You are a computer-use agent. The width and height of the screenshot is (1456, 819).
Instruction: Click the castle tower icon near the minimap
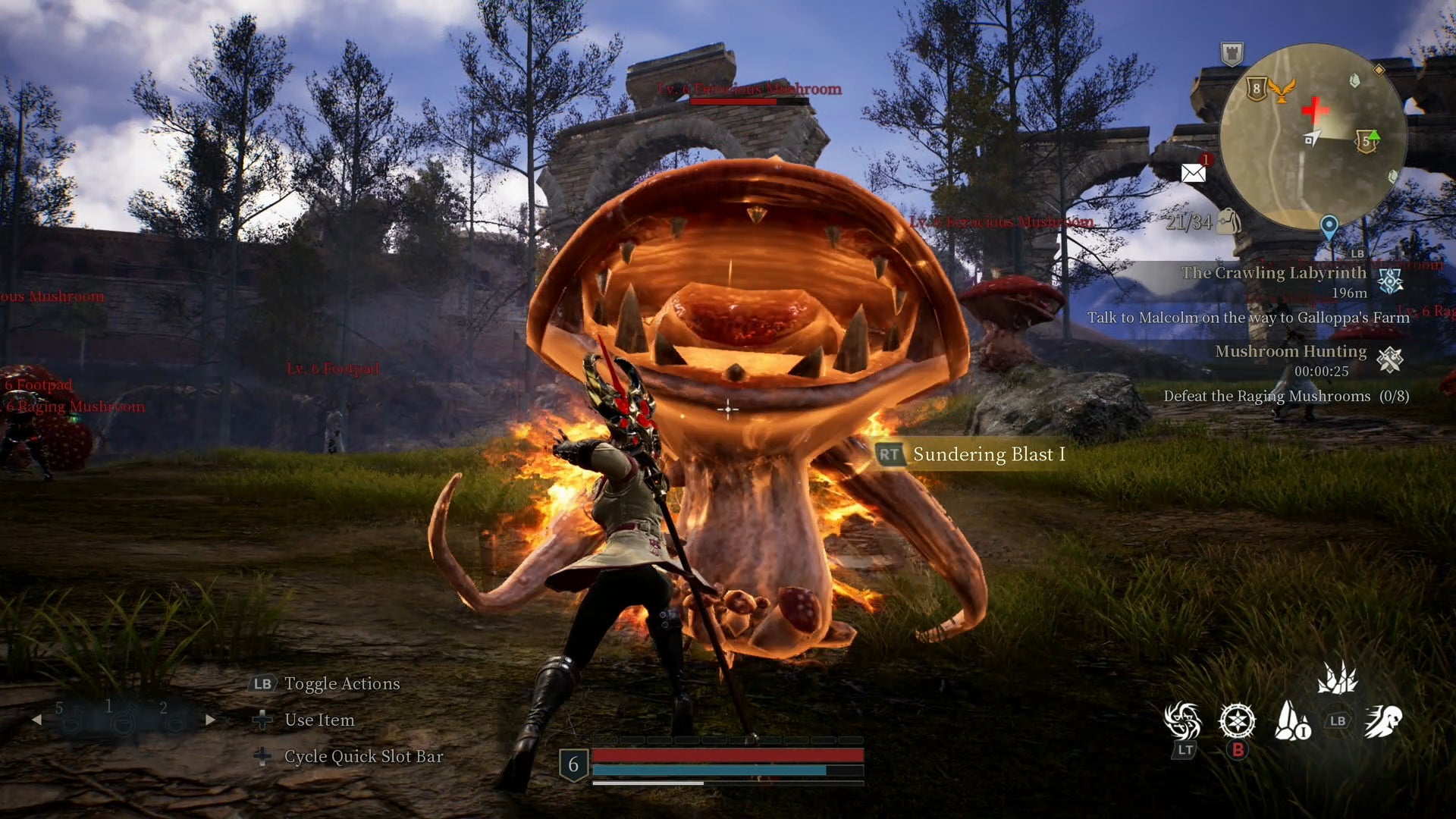click(x=1232, y=53)
